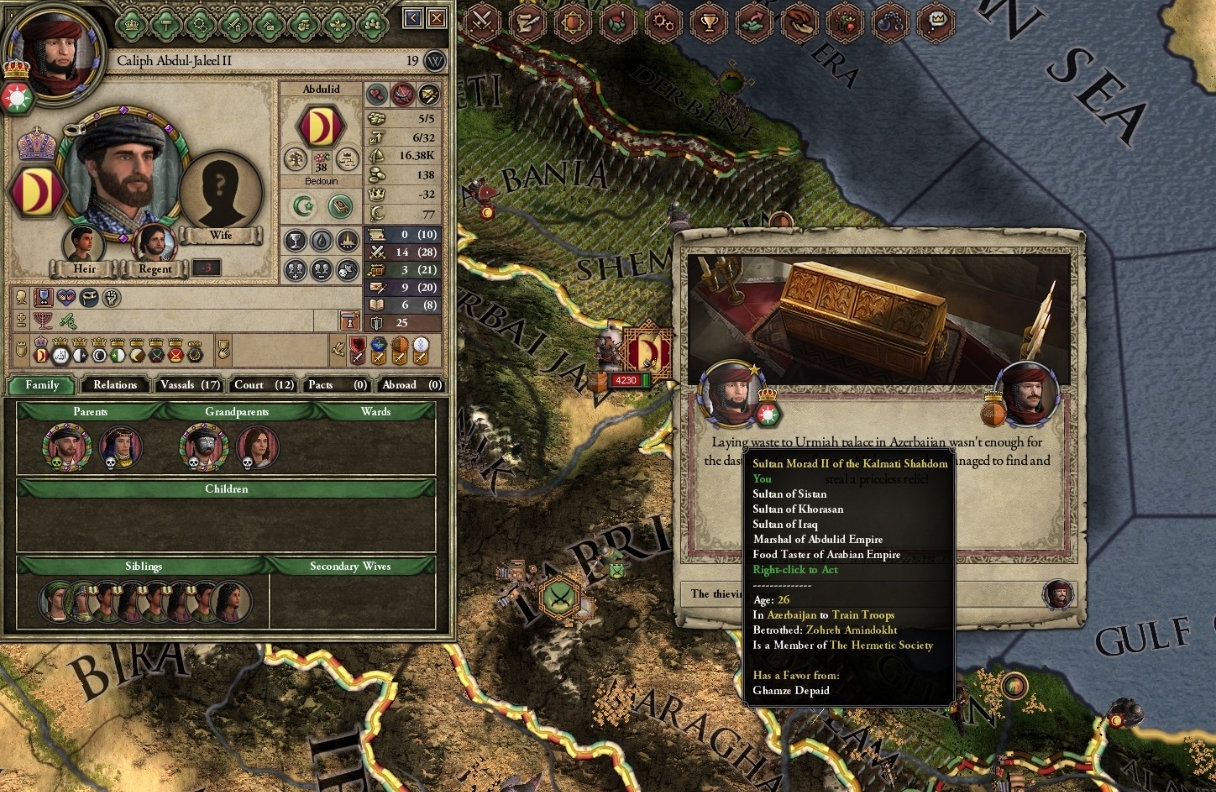Open the Vassals (17) tab
The width and height of the screenshot is (1216, 792).
point(189,384)
